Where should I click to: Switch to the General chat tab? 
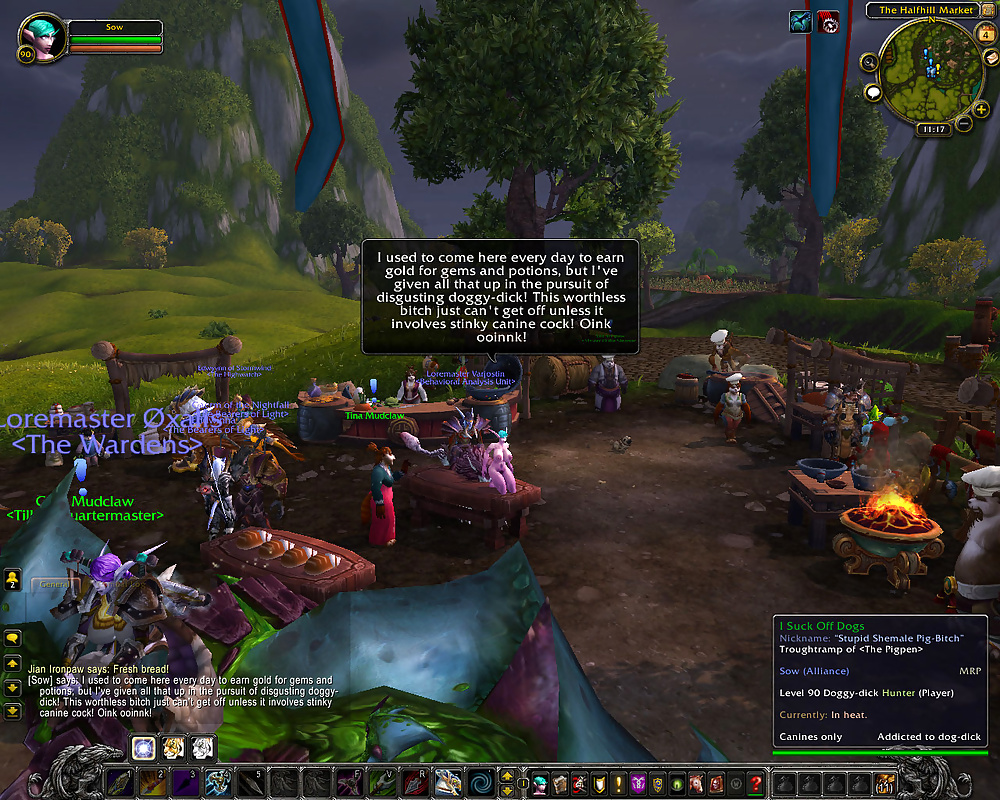point(53,584)
